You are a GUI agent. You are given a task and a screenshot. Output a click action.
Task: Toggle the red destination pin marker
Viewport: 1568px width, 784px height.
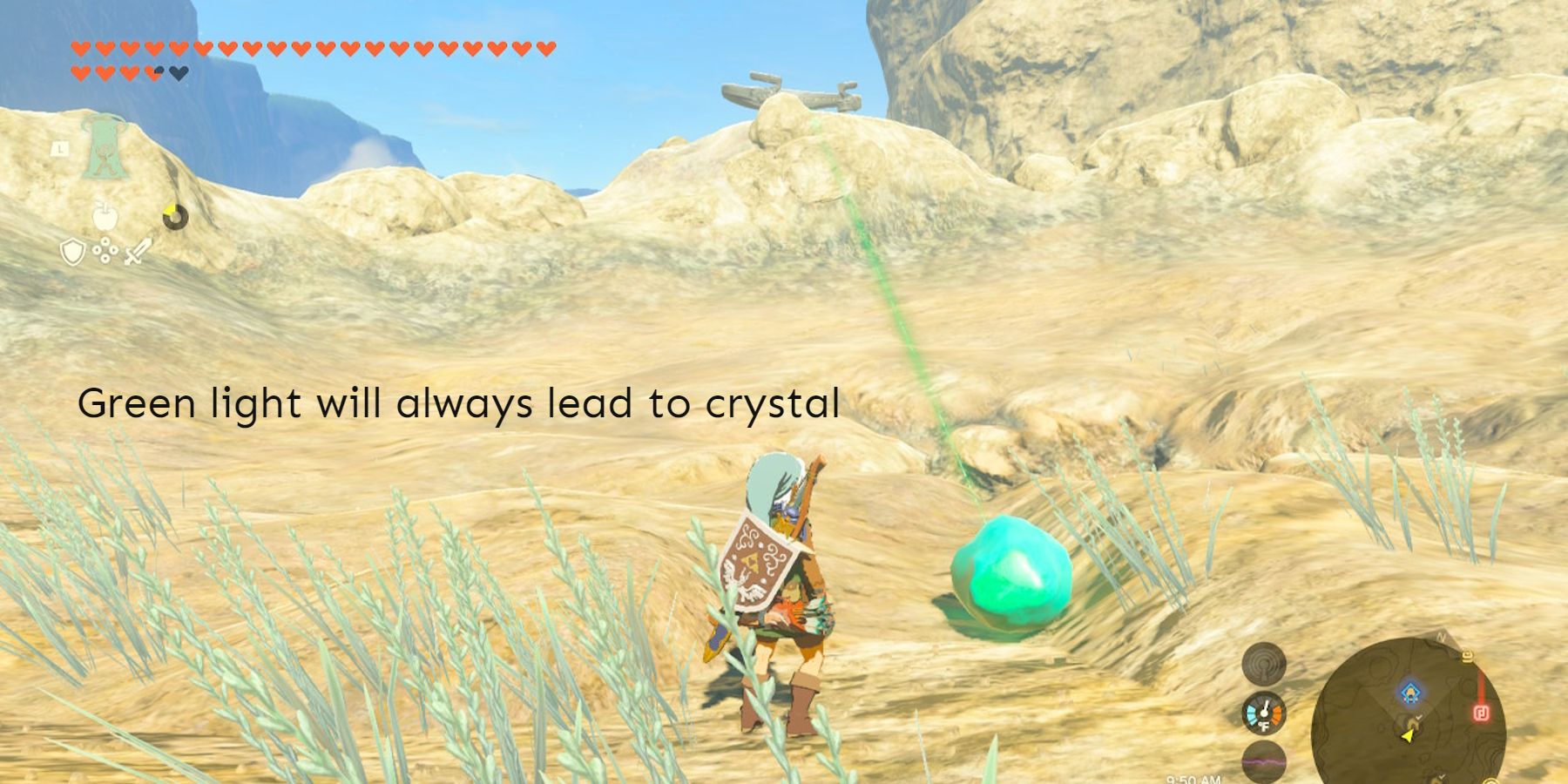[x=1481, y=713]
